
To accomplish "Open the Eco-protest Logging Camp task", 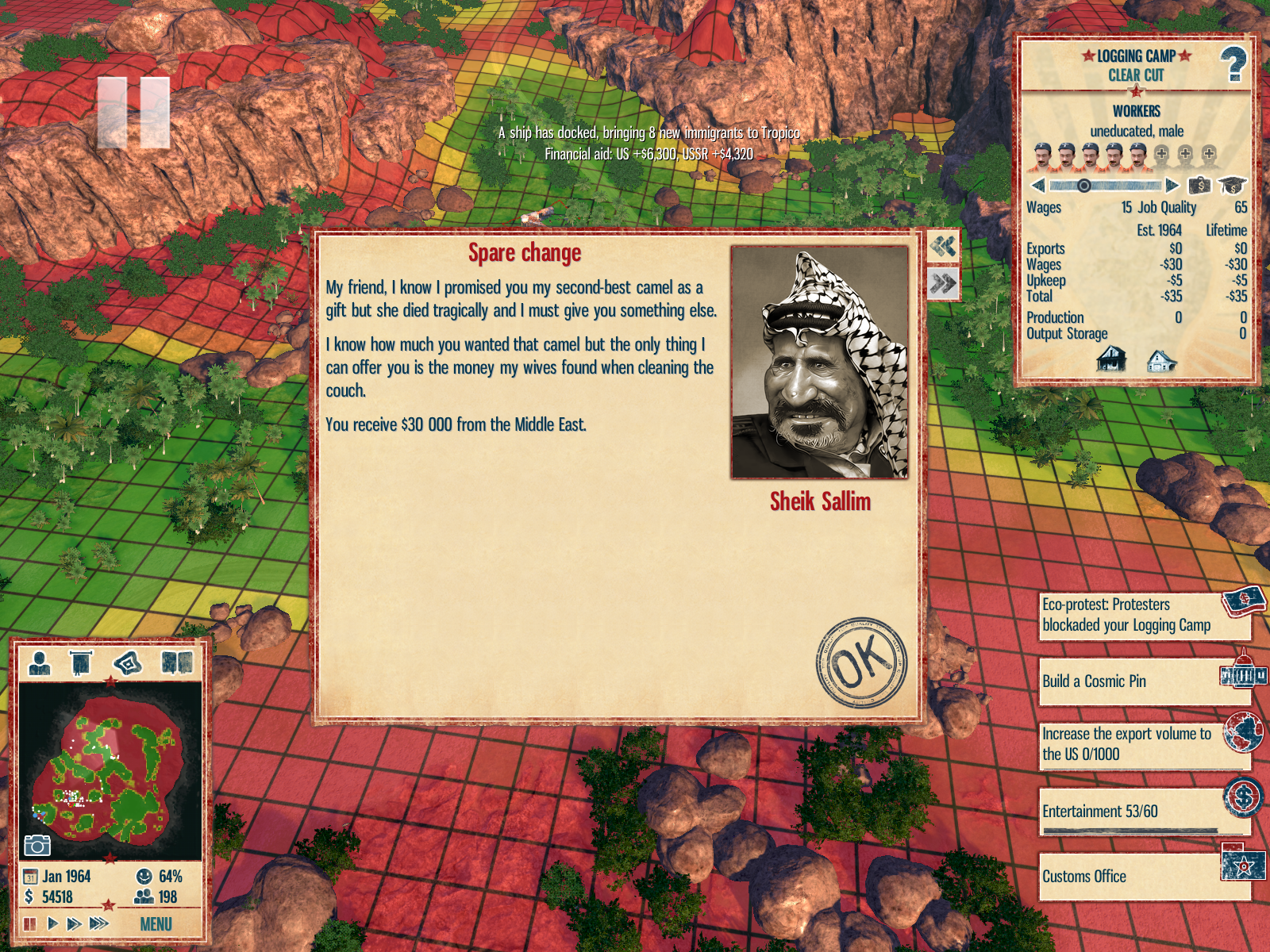I will pos(1143,616).
